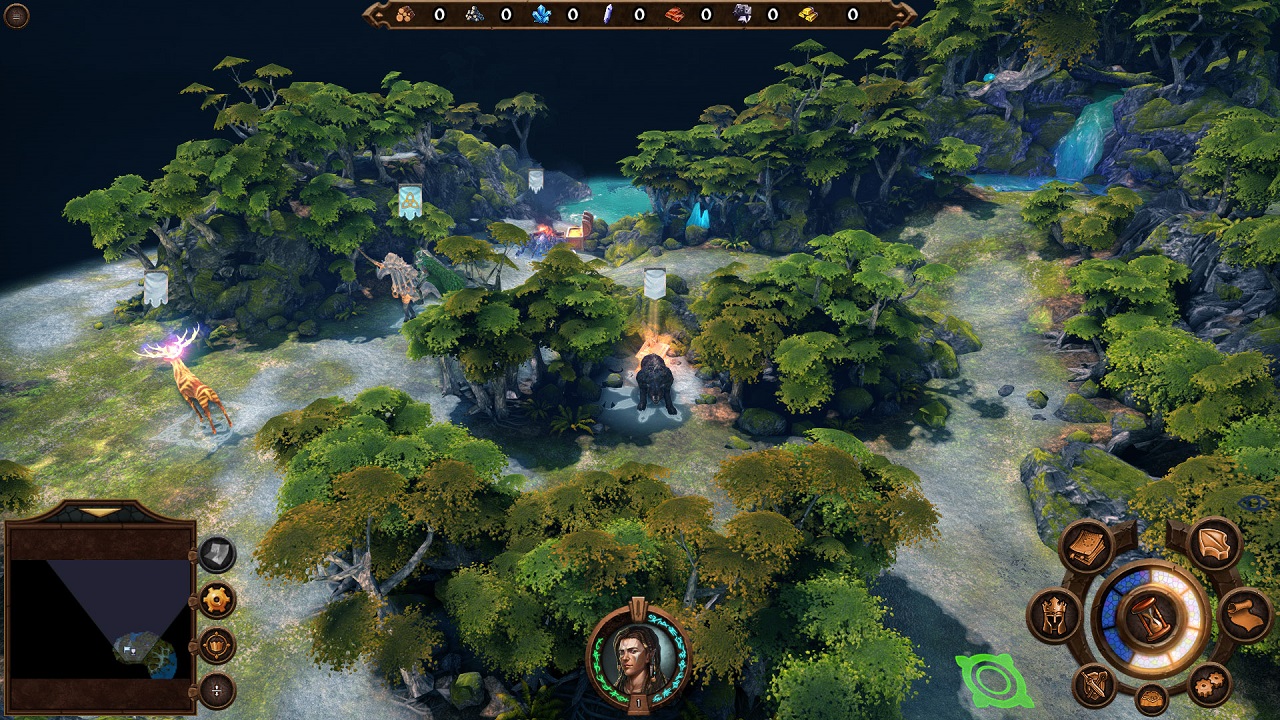Image resolution: width=1280 pixels, height=720 pixels.
Task: Click the small treasure chest button
Action: click(1152, 700)
